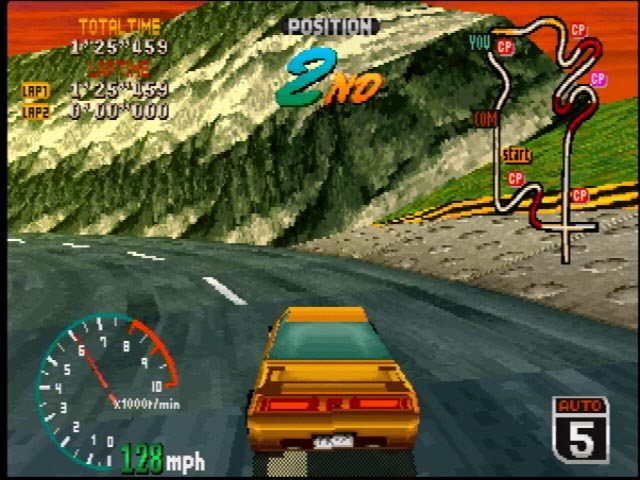Click the pink CP checkpoint marker

598,79
